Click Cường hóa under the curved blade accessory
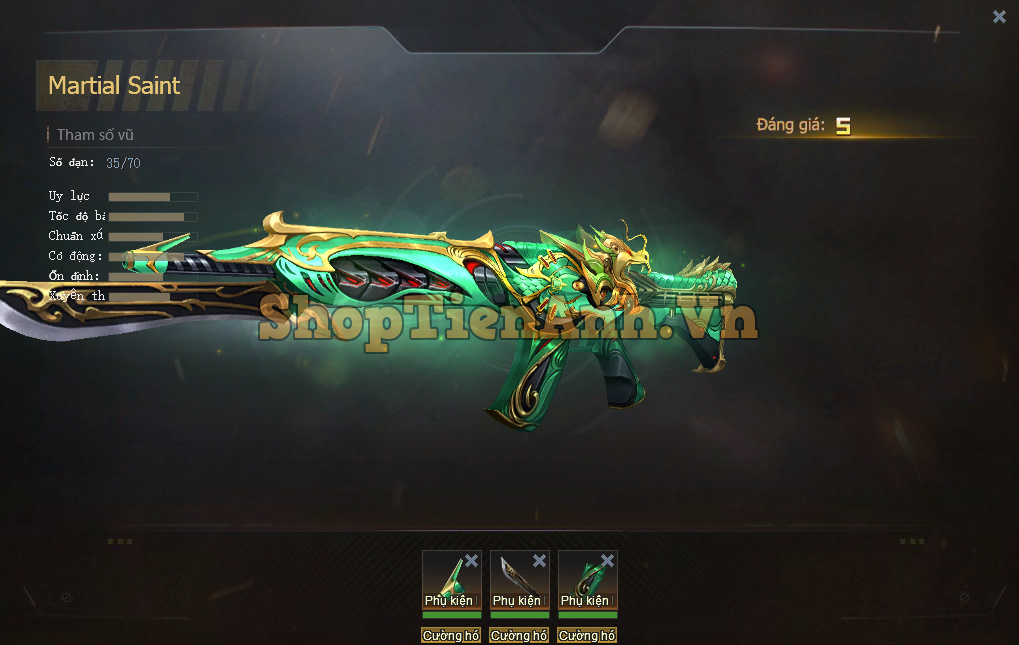Viewport: 1019px width, 645px height. pos(519,635)
